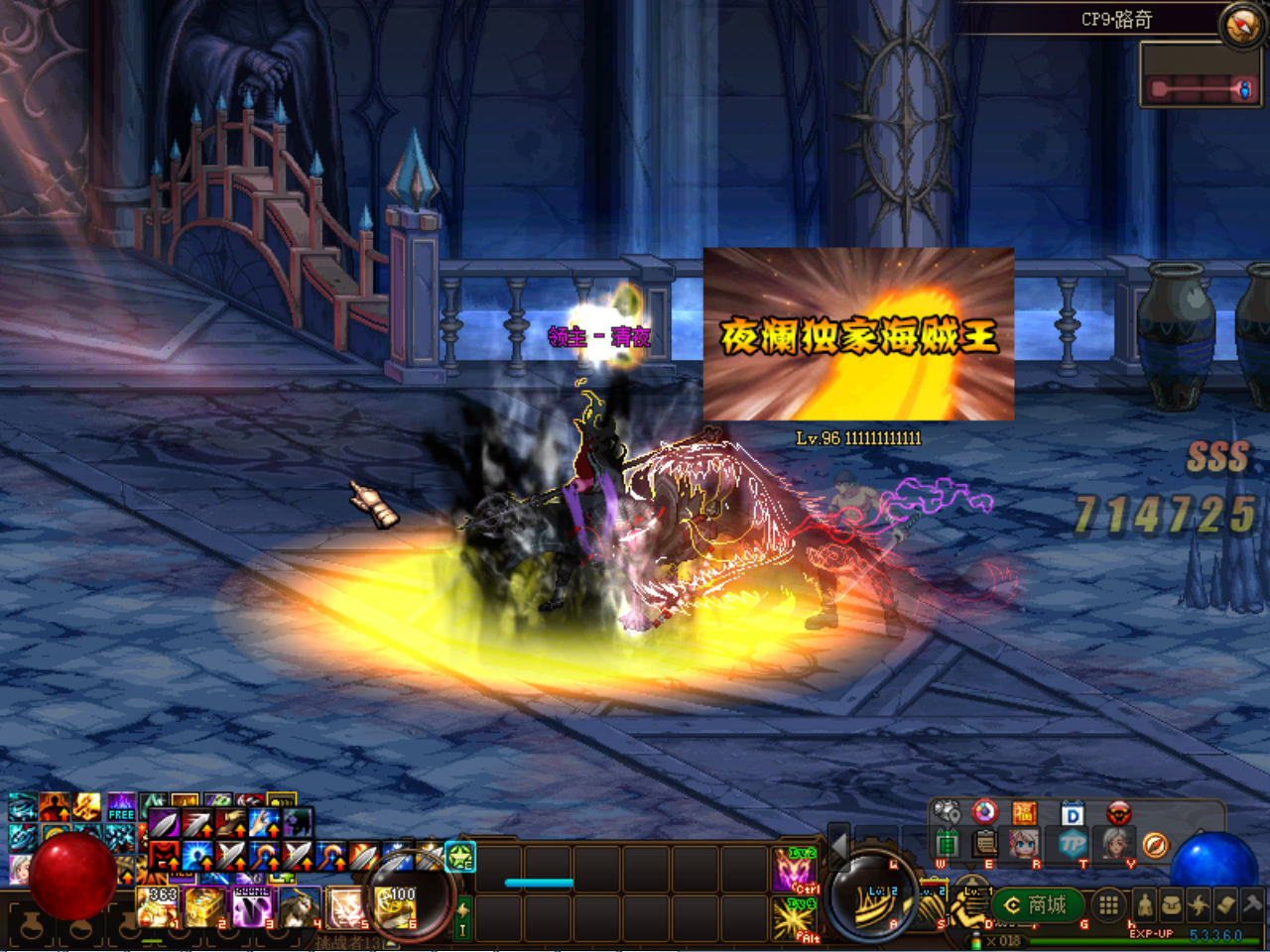This screenshot has width=1270, height=952.
Task: Select the golden treasure chest quick slot
Action: (204, 907)
